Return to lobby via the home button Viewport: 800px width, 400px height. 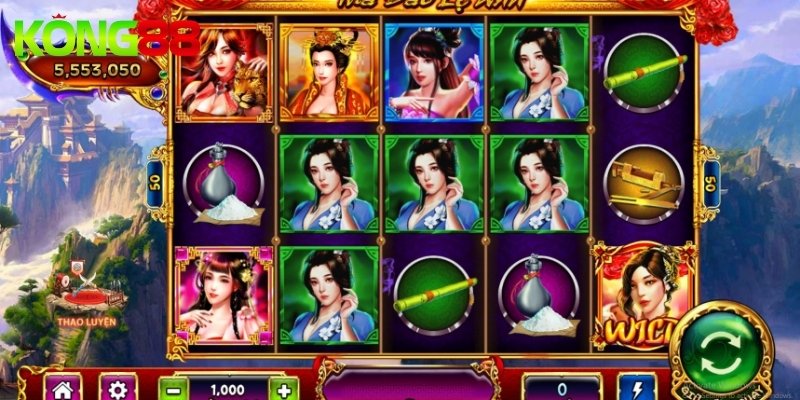click(x=66, y=389)
